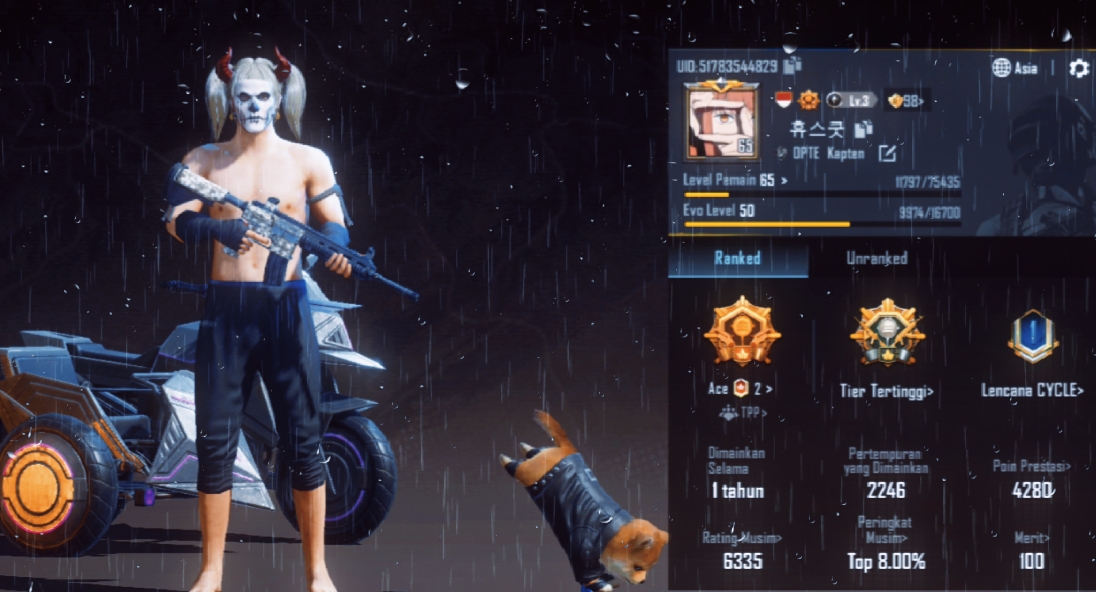
Task: Open Poin Prestasi details
Action: point(1031,466)
